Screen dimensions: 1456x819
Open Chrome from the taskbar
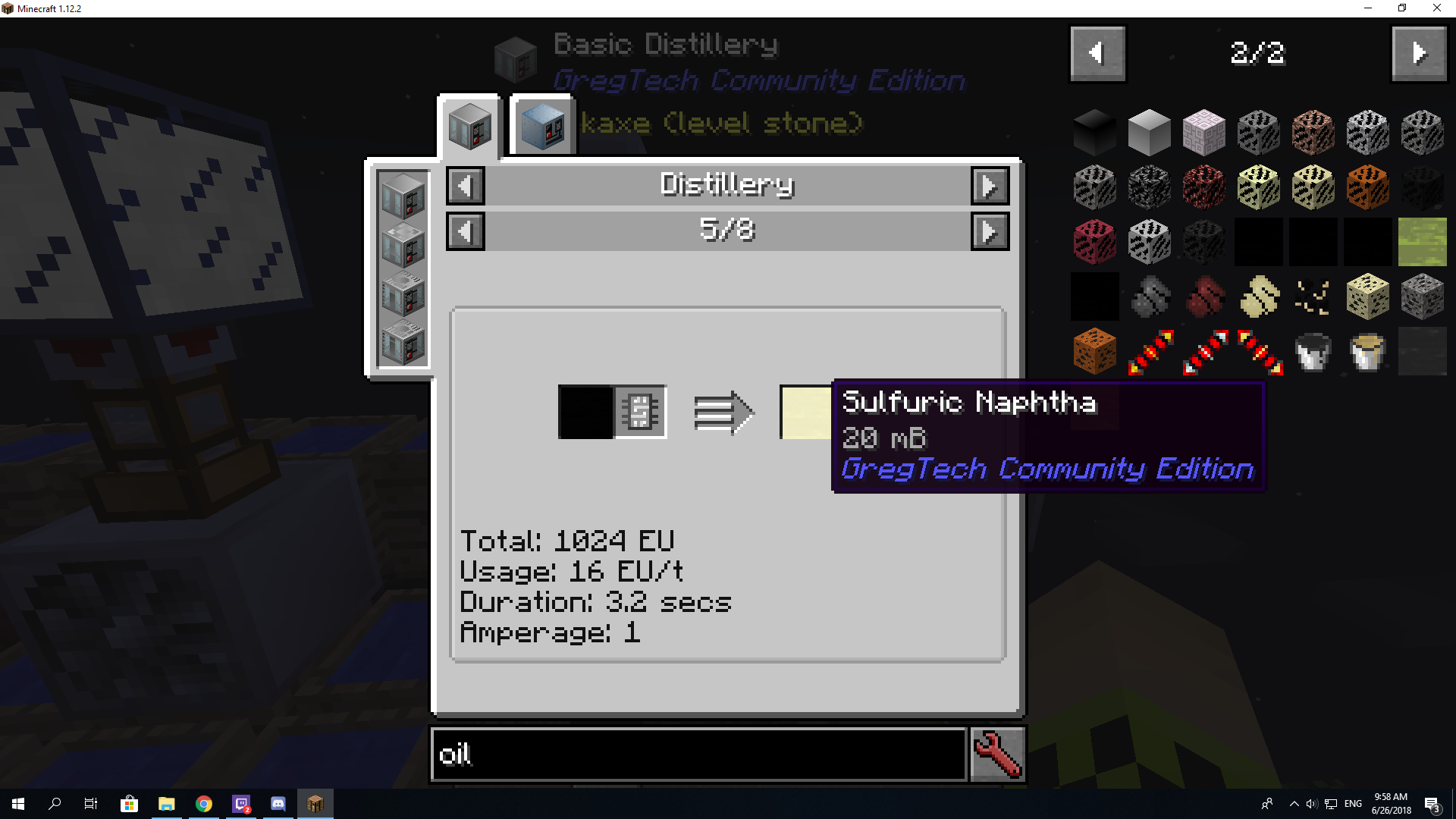203,803
